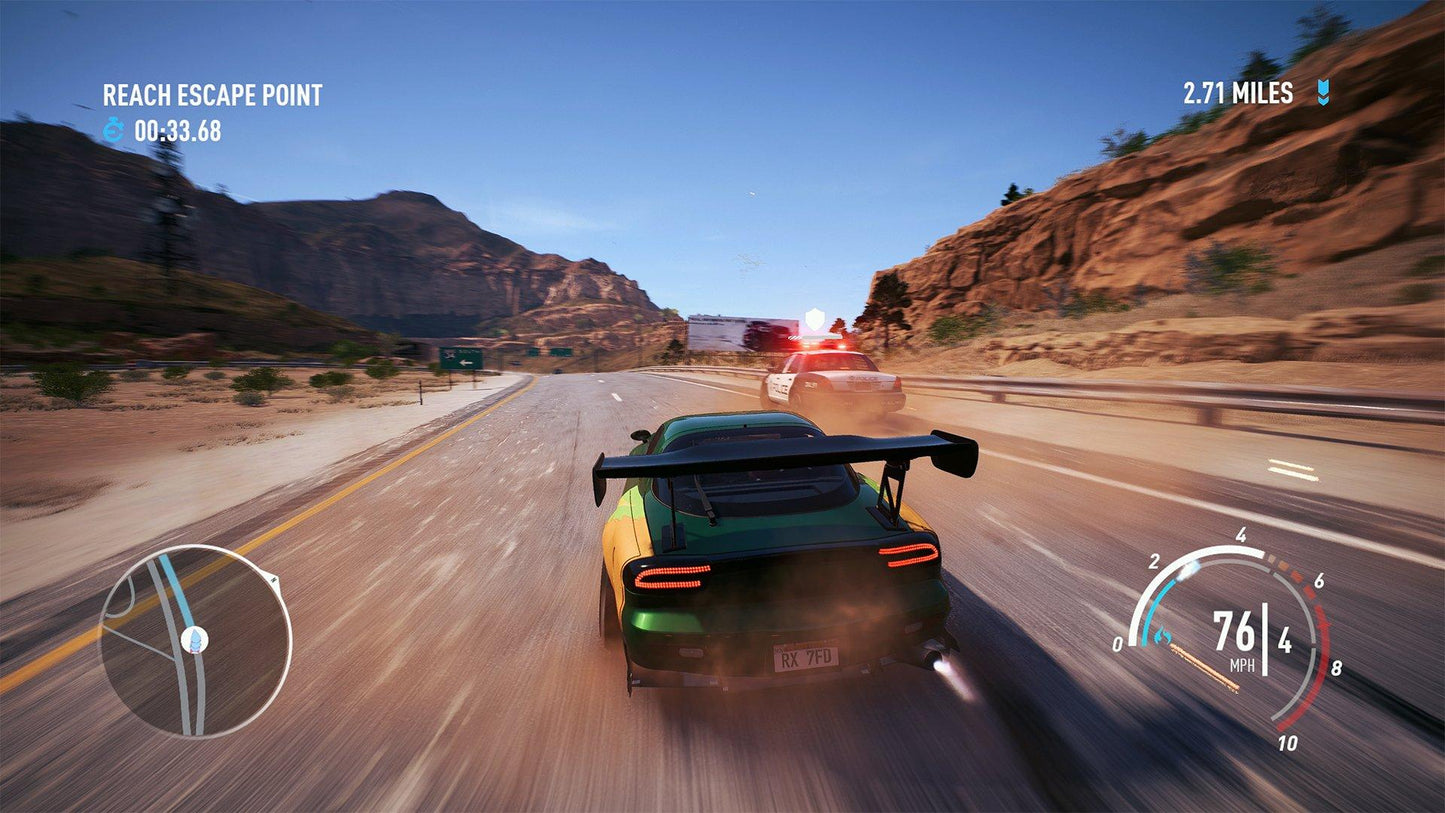Click the blue nitrous flame icon in the speedometer
This screenshot has height=813, width=1445.
tap(1161, 635)
